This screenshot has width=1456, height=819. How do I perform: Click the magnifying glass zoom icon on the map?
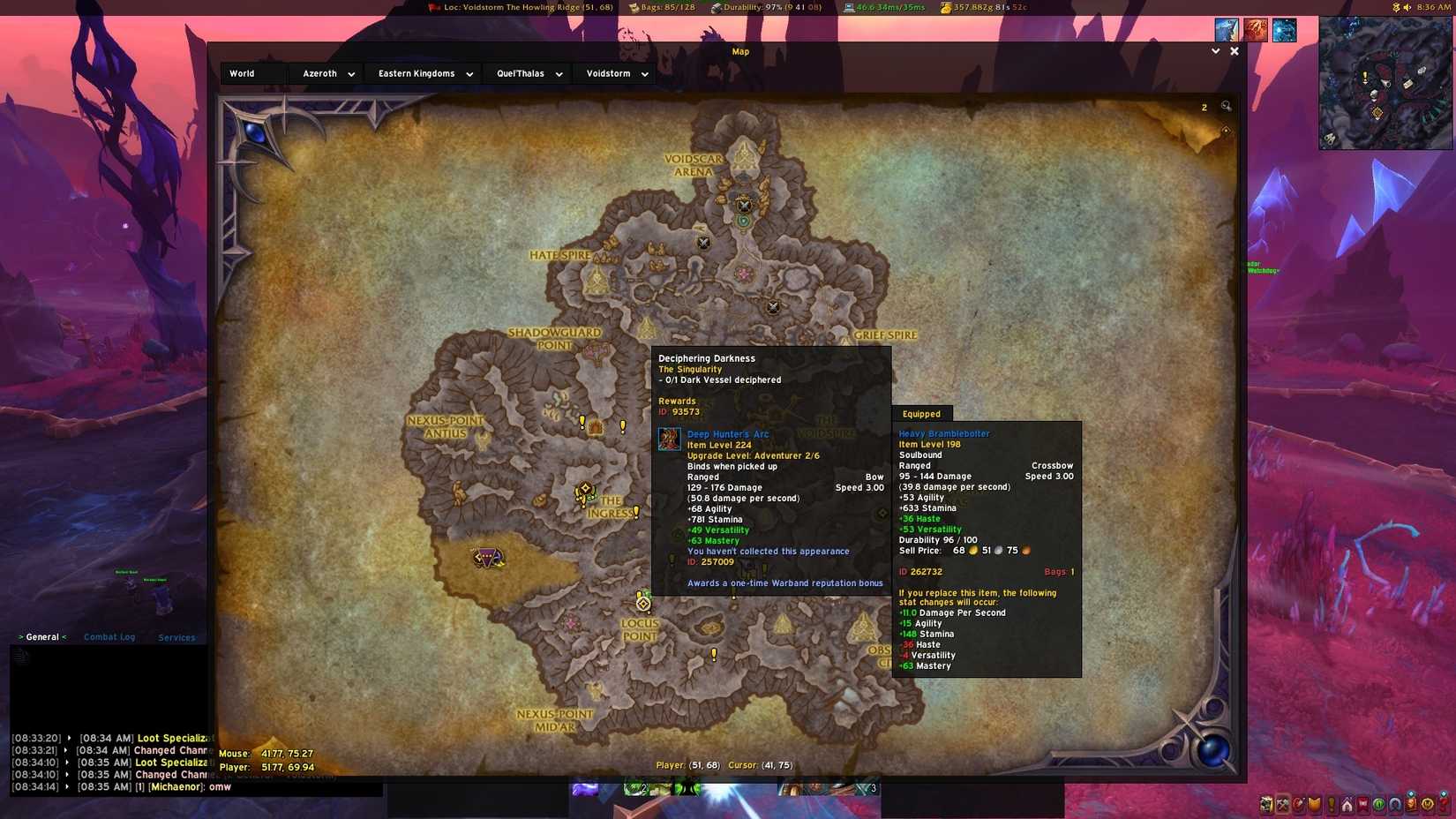pyautogui.click(x=1226, y=106)
